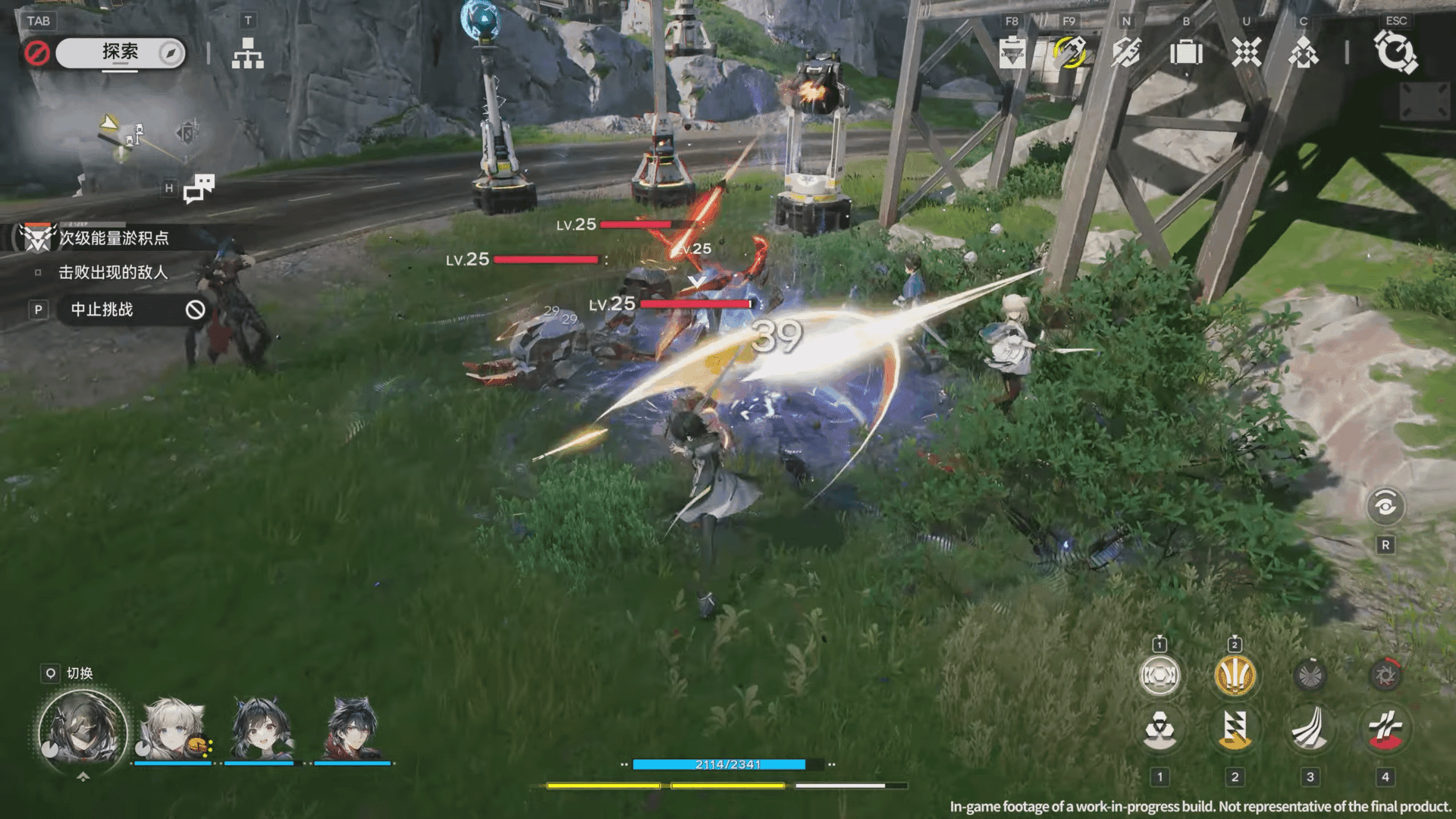
Task: Open the briefcase backpack
Action: pos(1186,53)
